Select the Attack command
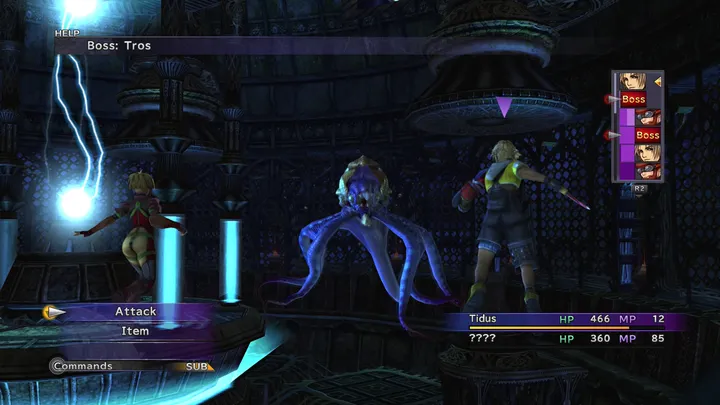720x405 pixels. (135, 312)
